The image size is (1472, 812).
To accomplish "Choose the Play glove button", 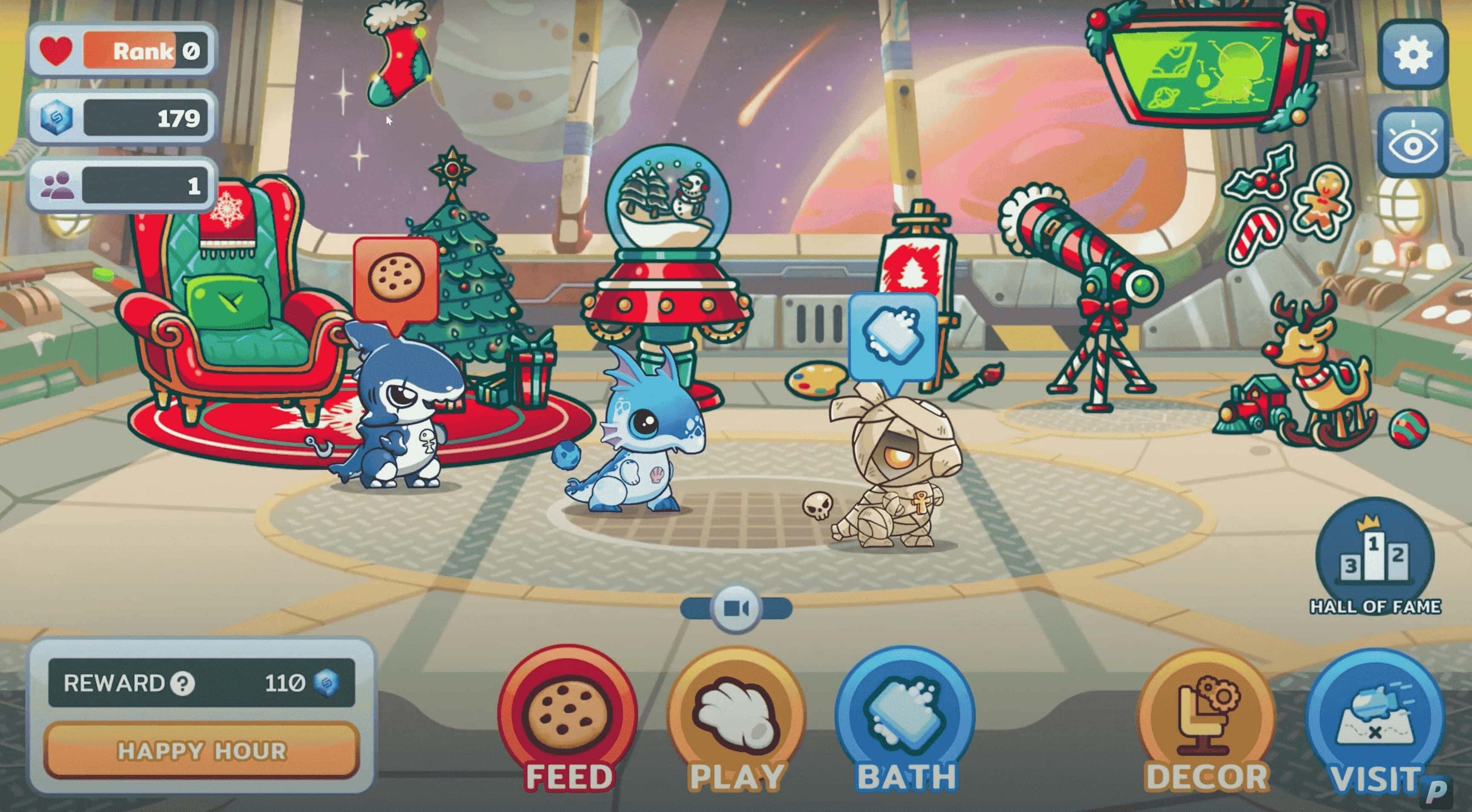I will coord(736,715).
